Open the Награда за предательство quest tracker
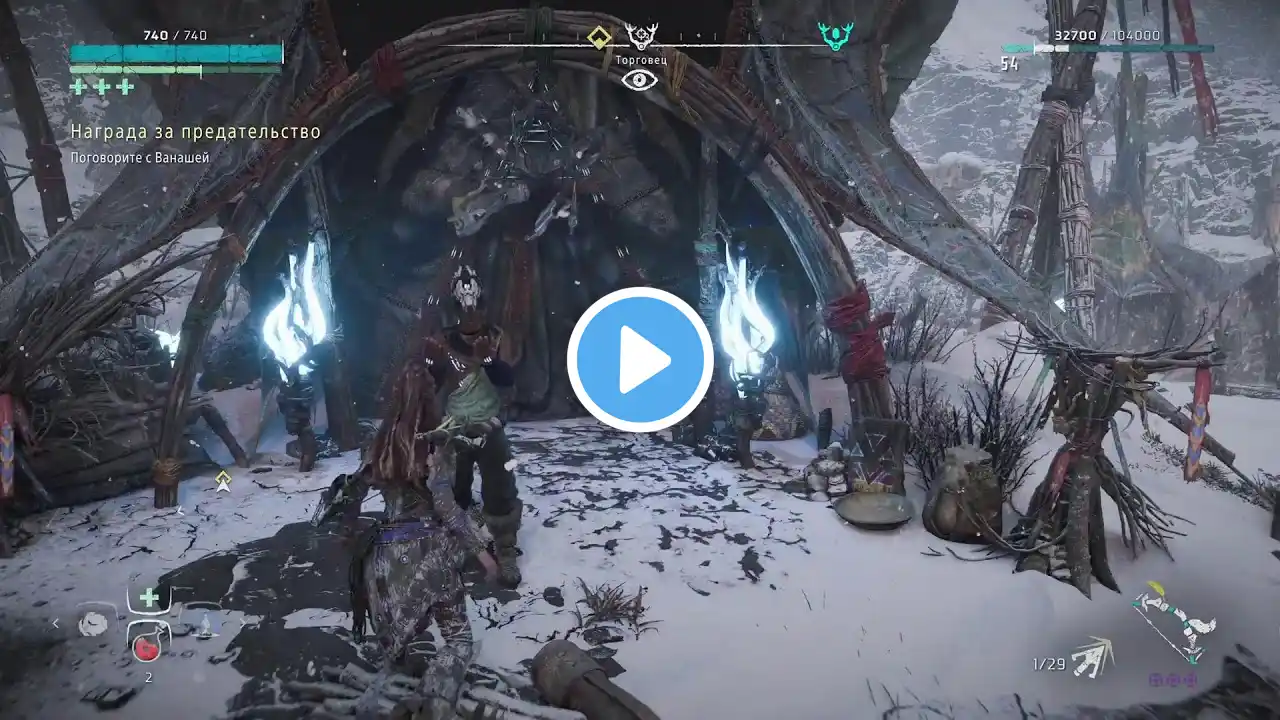The image size is (1280, 720). click(195, 132)
